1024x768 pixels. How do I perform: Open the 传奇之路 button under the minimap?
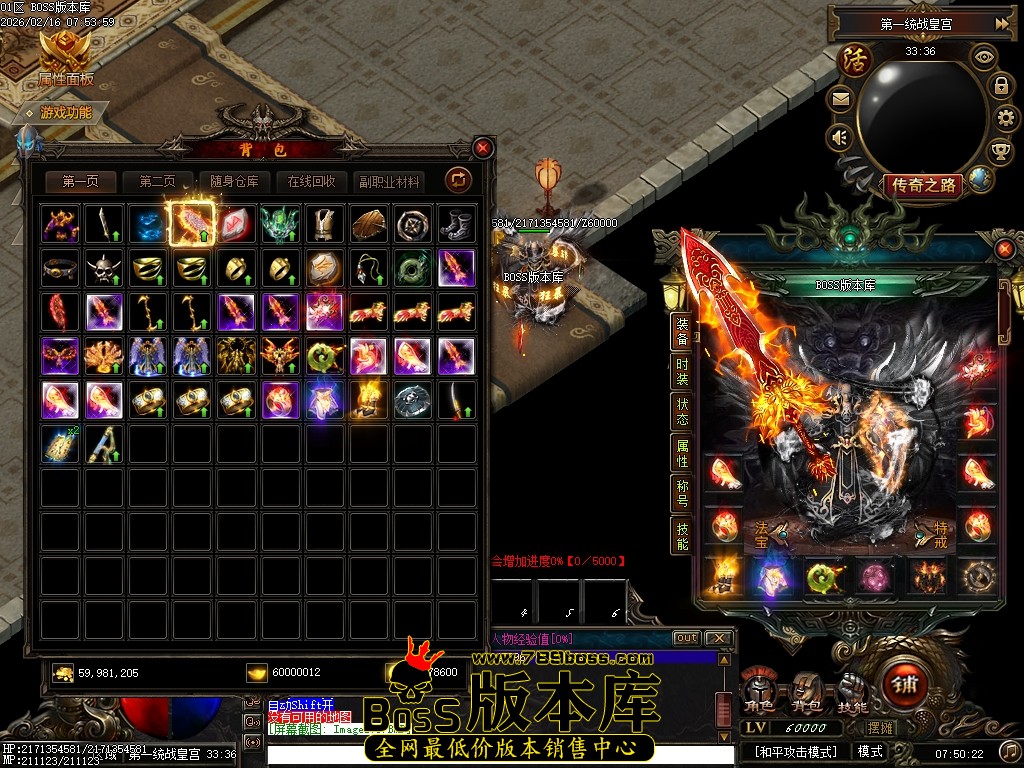tap(923, 185)
